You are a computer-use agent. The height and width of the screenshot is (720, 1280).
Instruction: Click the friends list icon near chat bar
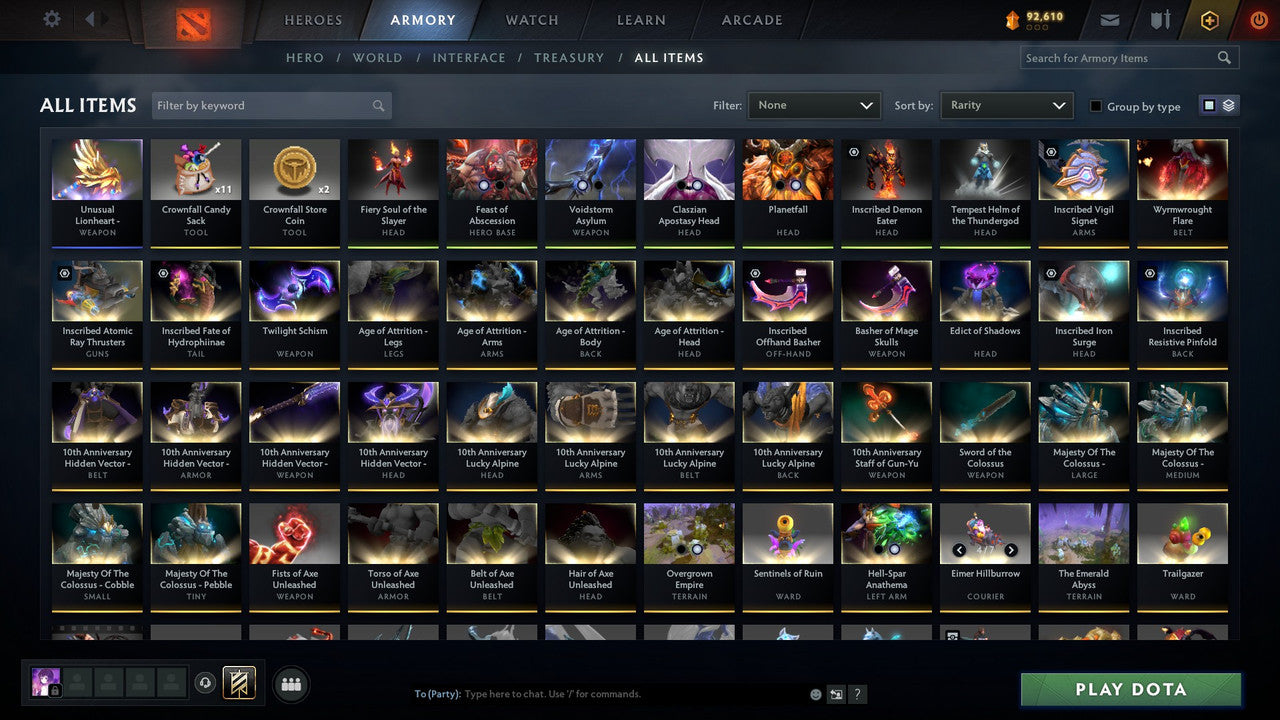(289, 684)
